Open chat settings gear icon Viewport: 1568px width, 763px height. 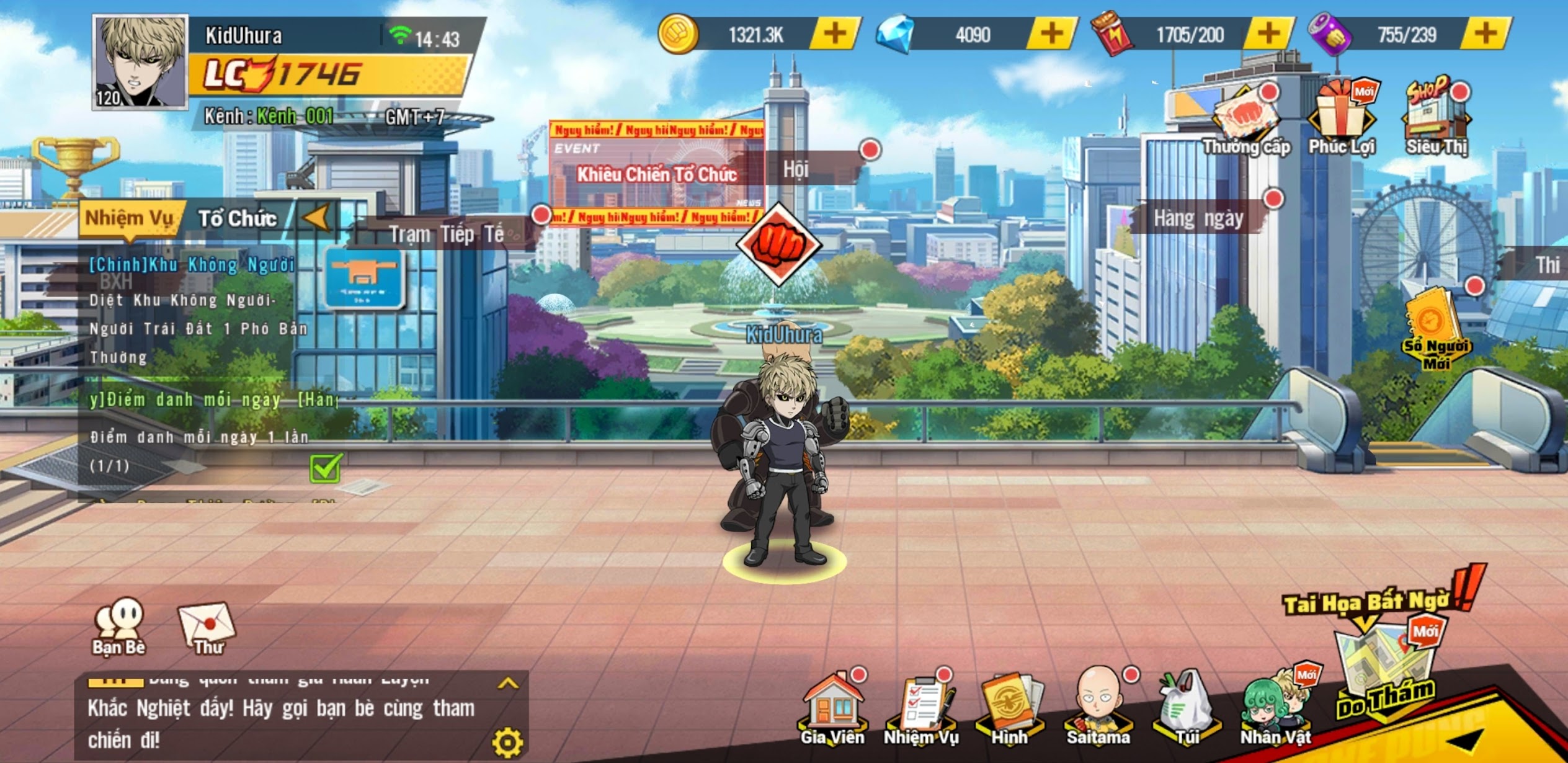pyautogui.click(x=507, y=743)
